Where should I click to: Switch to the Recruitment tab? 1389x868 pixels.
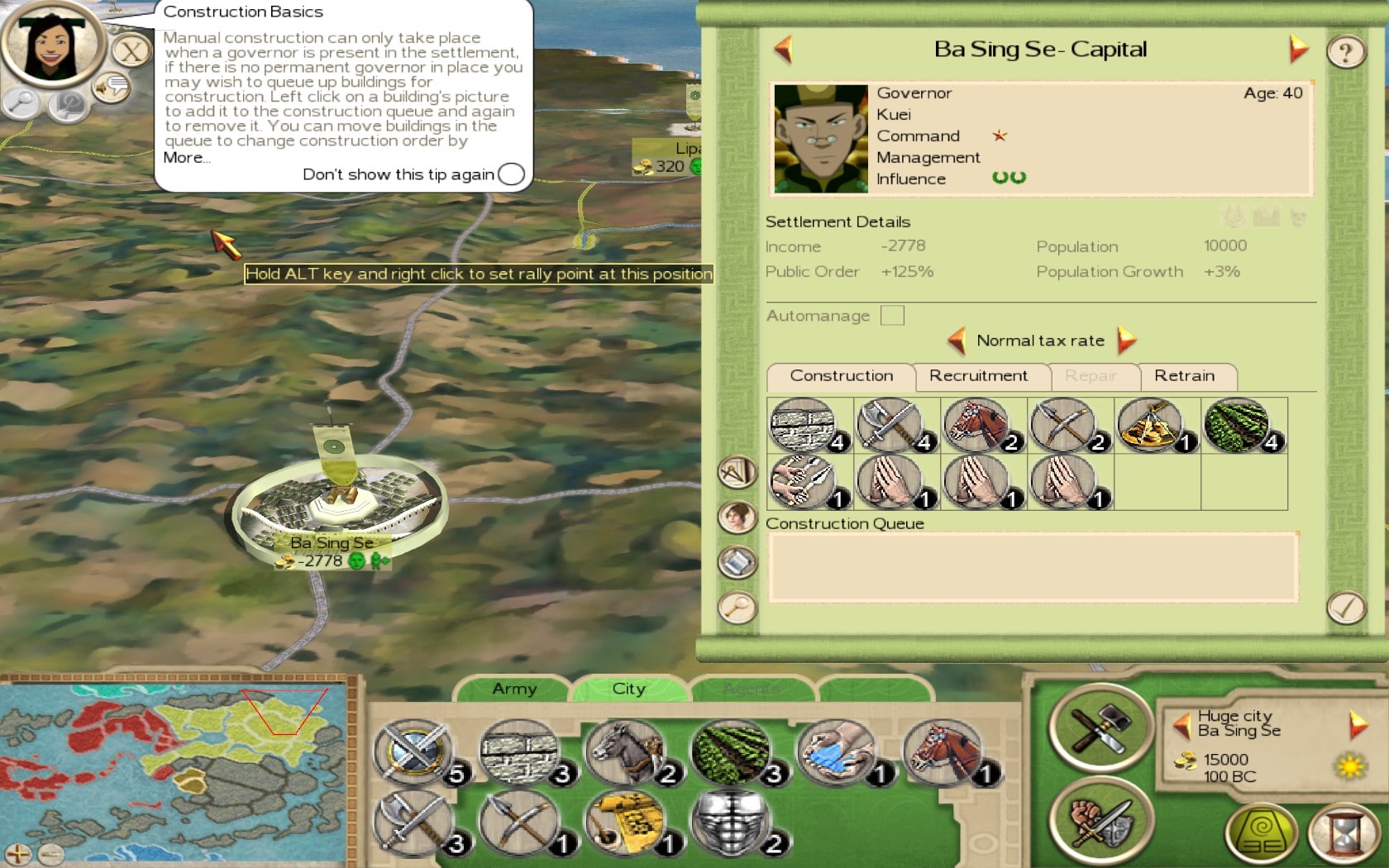(978, 376)
